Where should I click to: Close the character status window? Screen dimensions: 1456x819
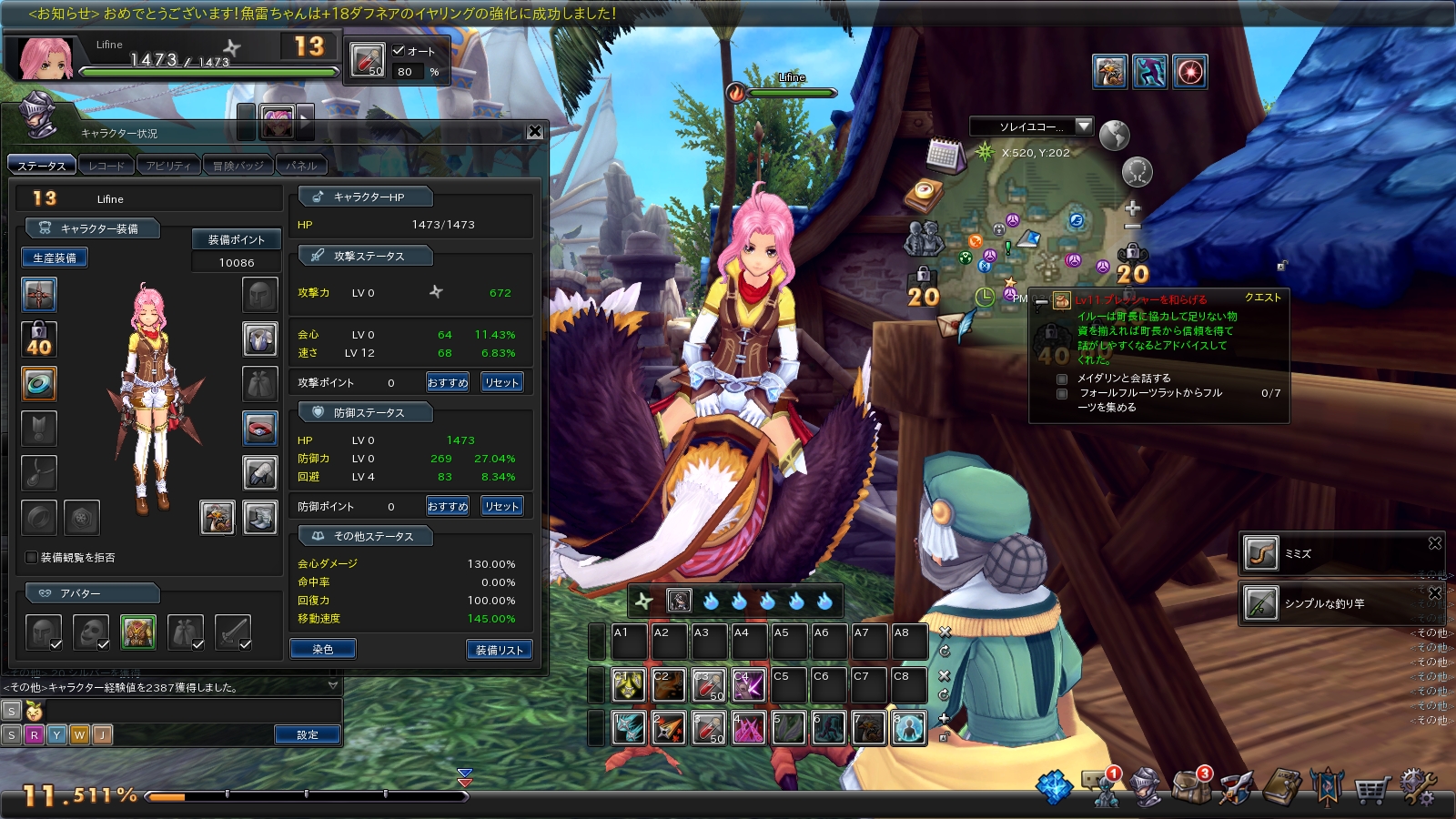535,132
